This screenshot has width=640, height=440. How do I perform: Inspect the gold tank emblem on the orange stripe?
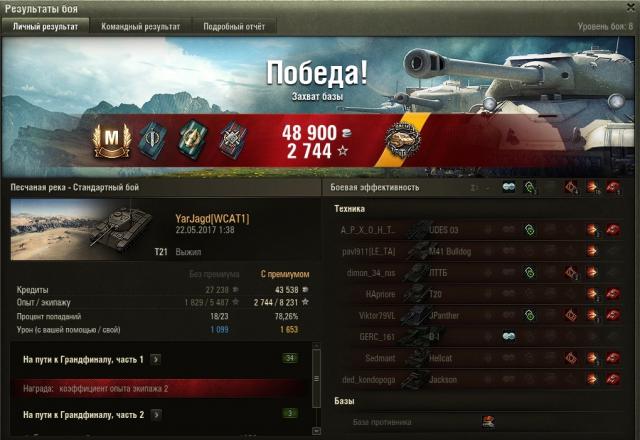click(405, 138)
